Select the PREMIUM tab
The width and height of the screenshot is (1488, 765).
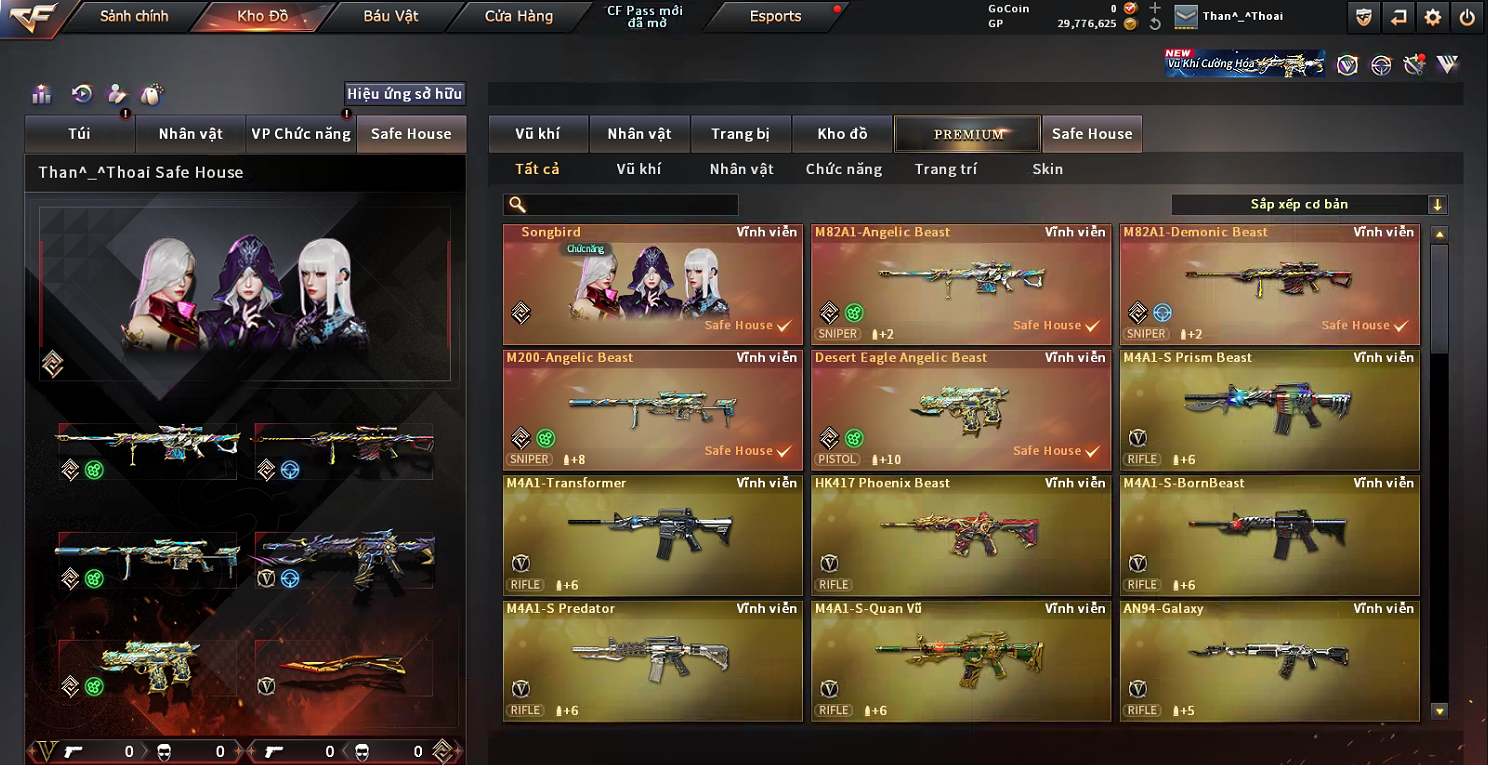[x=968, y=134]
